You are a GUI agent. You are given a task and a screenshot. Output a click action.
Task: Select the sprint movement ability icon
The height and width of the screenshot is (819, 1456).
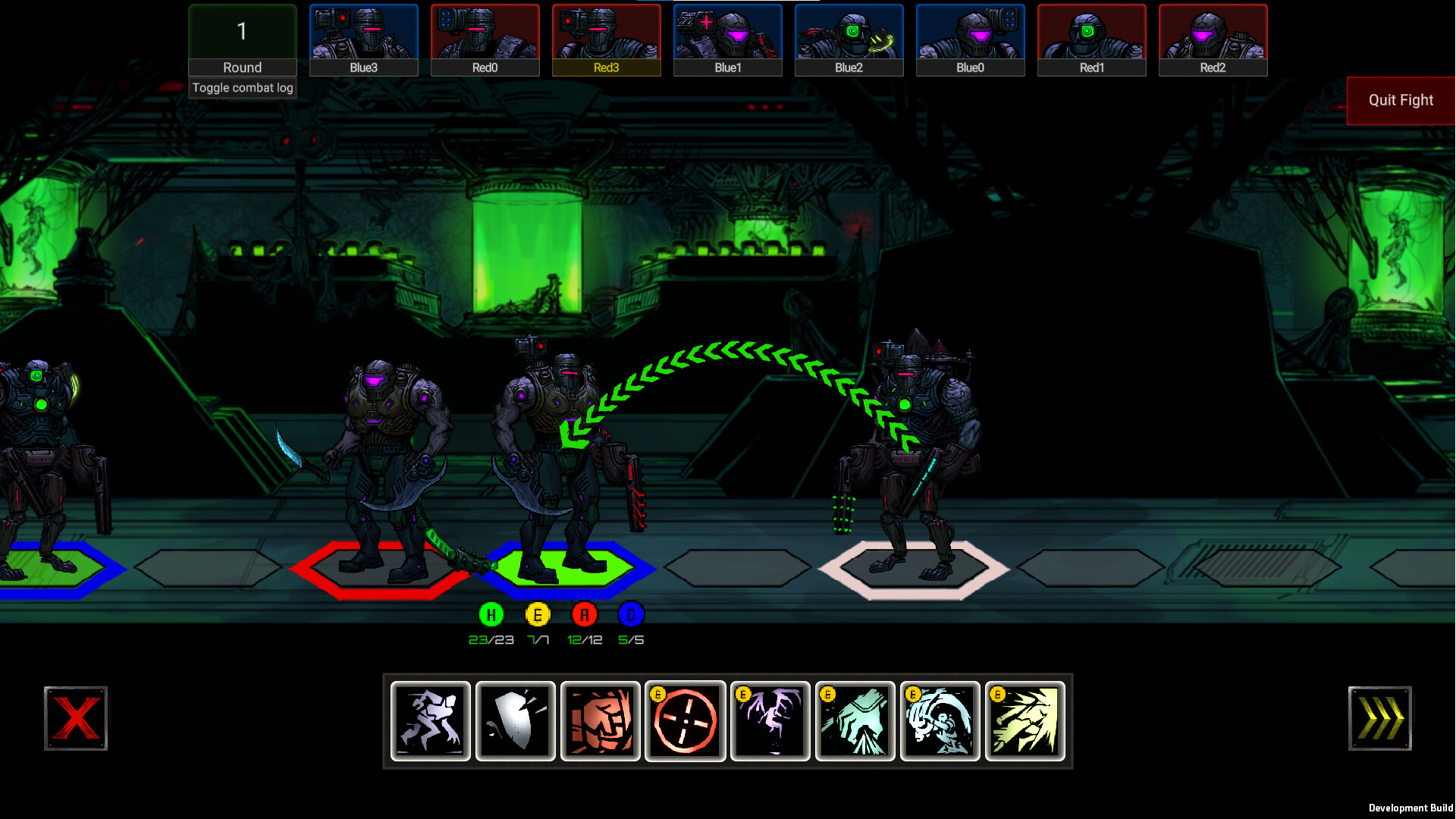[430, 720]
